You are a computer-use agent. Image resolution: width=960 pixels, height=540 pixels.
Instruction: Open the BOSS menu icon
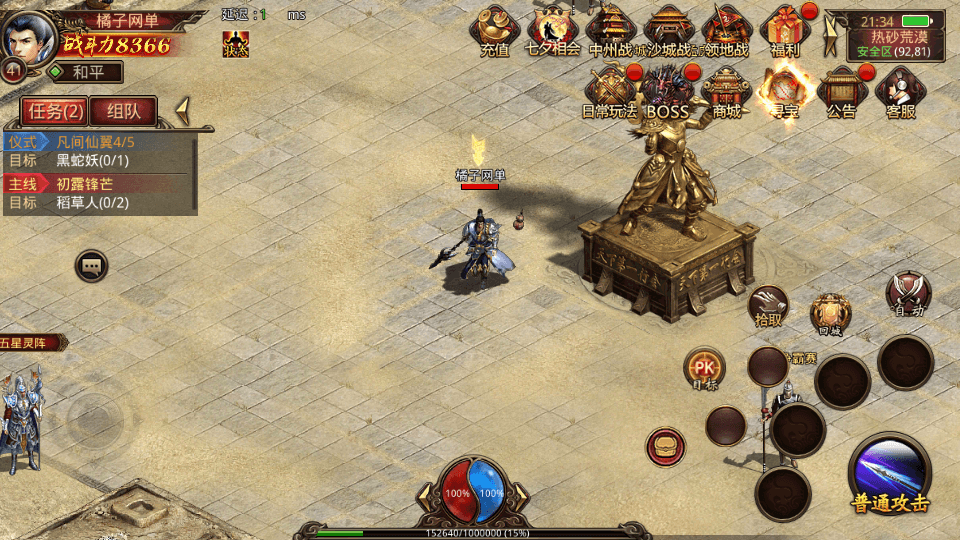point(668,90)
